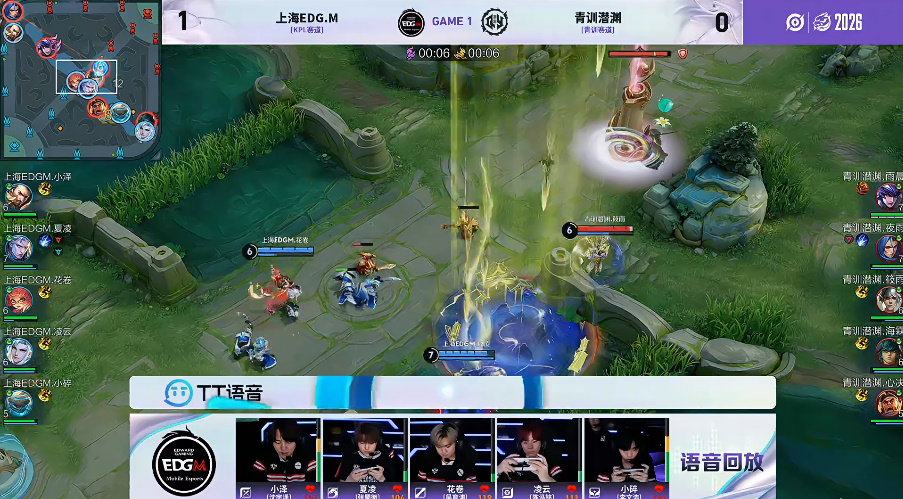The image size is (903, 499).
Task: Select 青训潜渊.海霖's hero portrait
Action: [886, 351]
